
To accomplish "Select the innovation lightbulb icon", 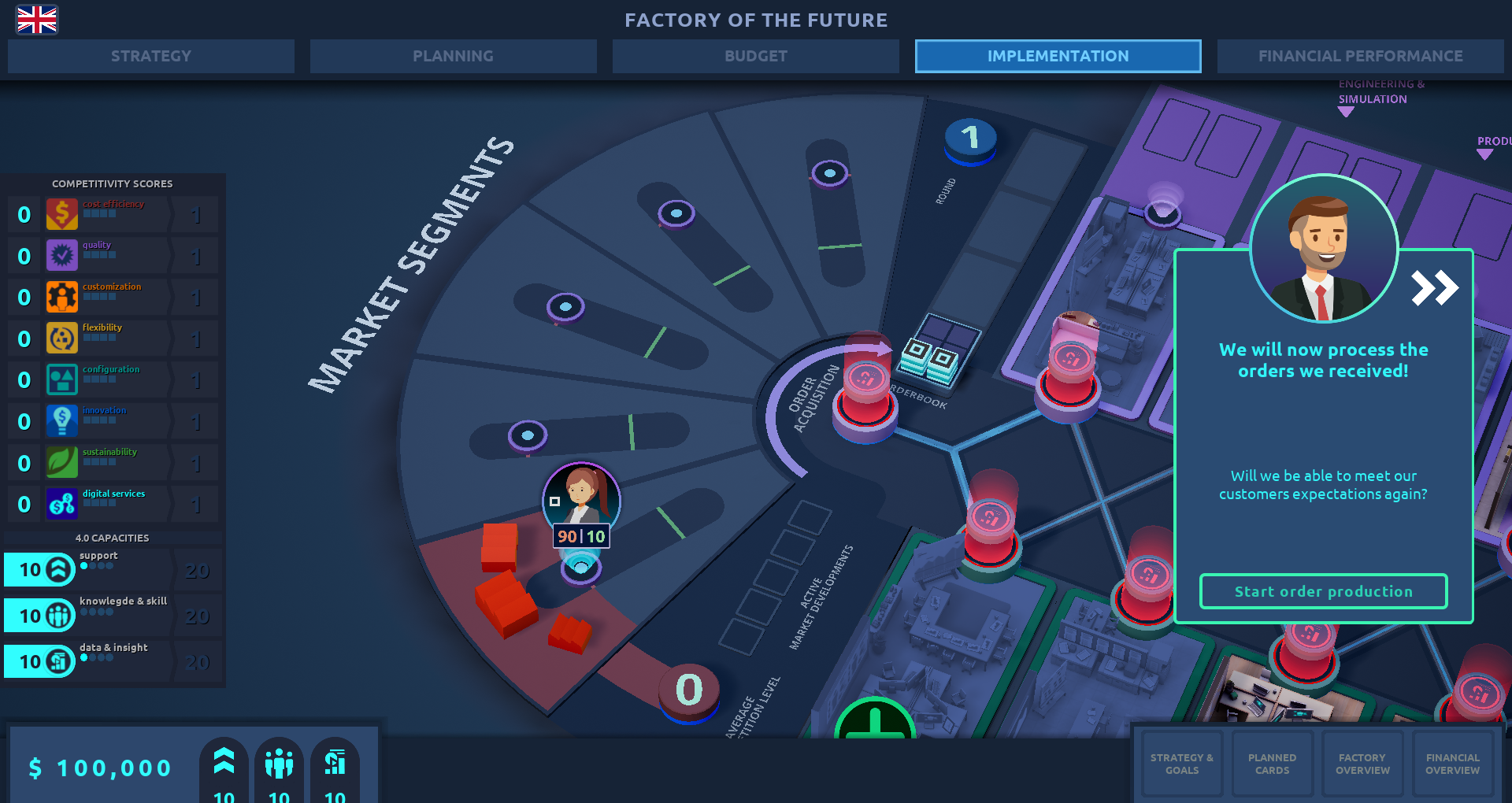I will coord(62,421).
